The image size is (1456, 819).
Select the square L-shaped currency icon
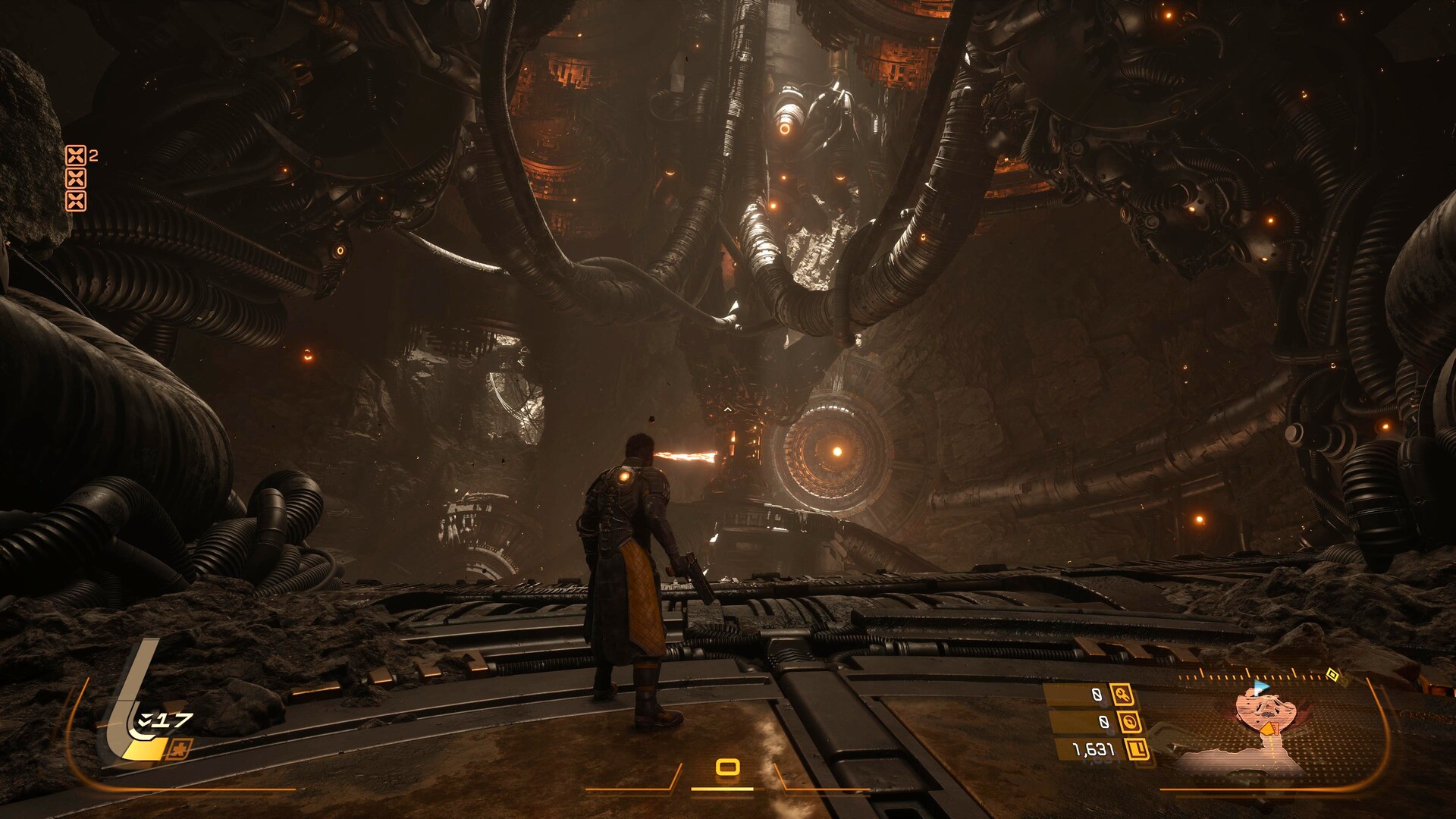pos(1137,749)
